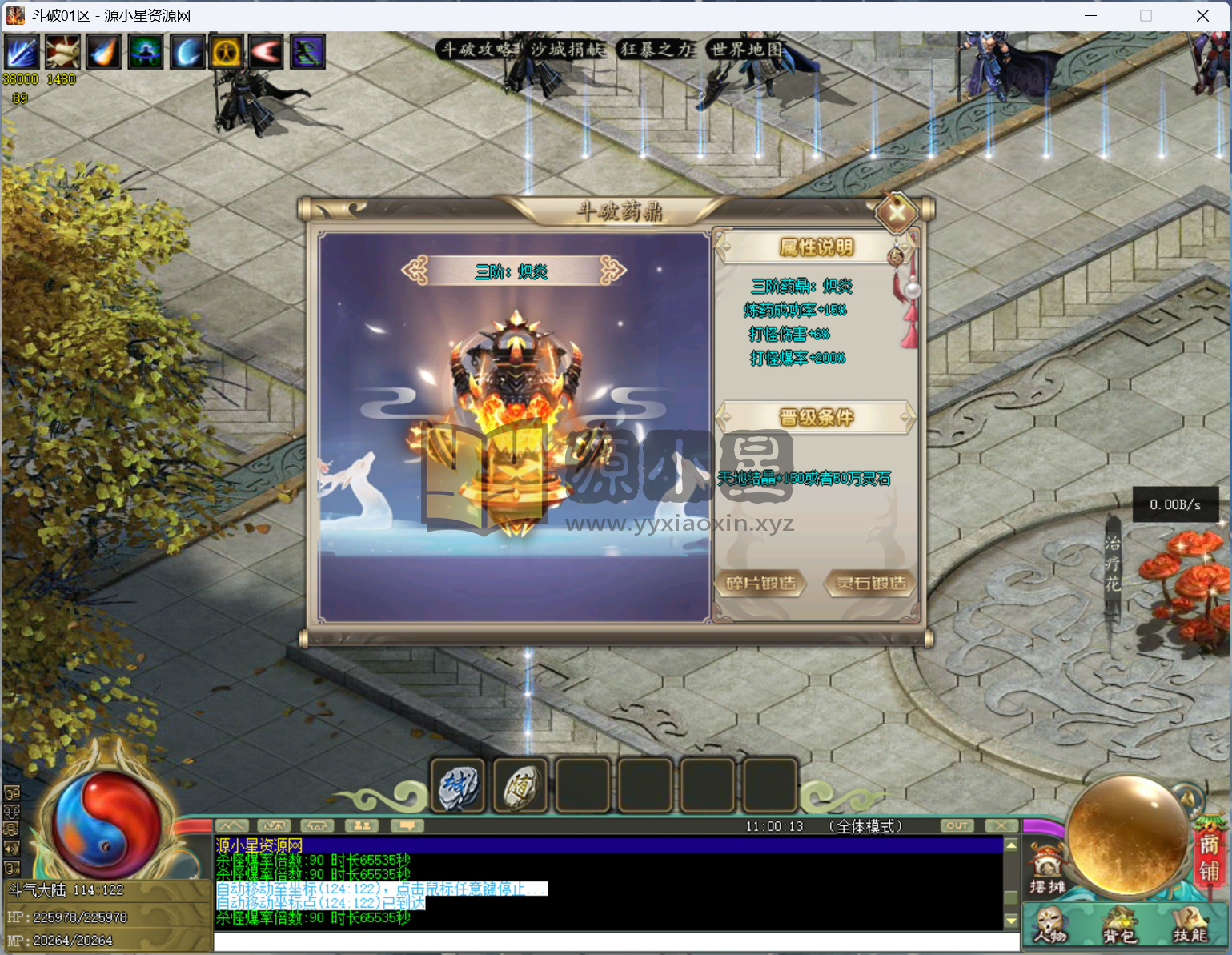The width and height of the screenshot is (1232, 955).
Task: Use the blue rune stone hotbar item
Action: [458, 786]
